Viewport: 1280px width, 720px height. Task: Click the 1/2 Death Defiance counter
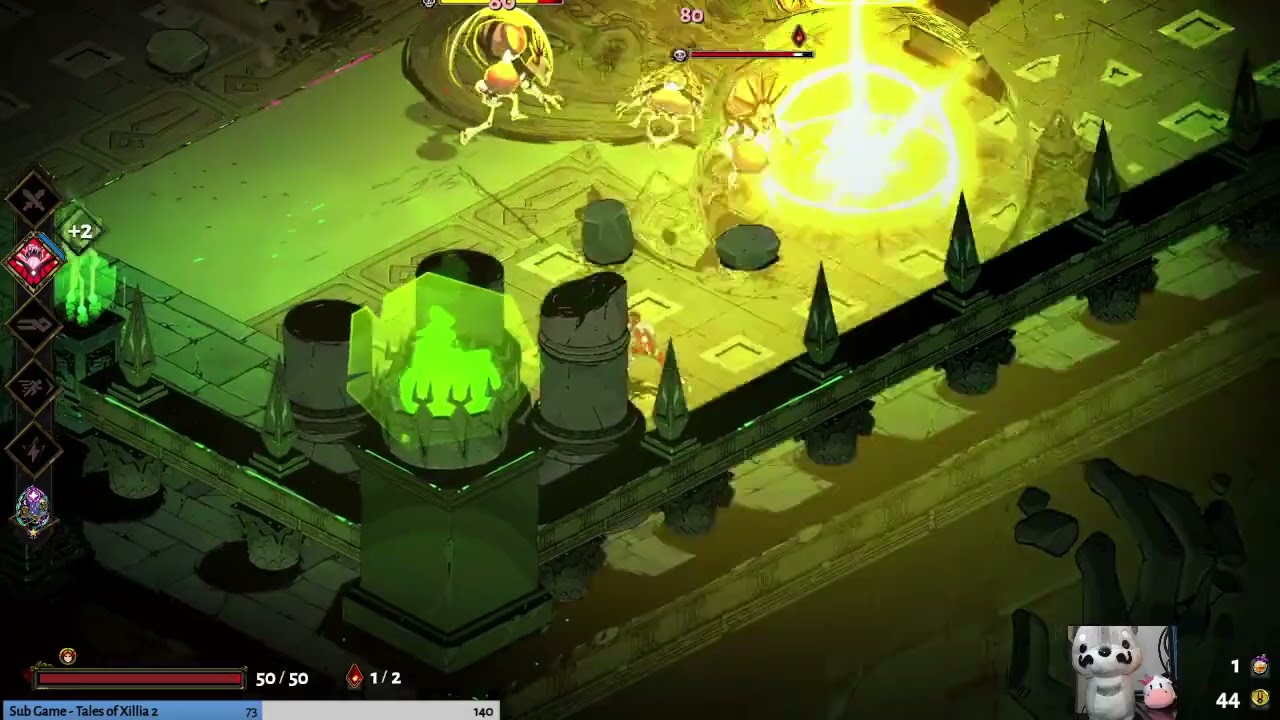point(384,677)
